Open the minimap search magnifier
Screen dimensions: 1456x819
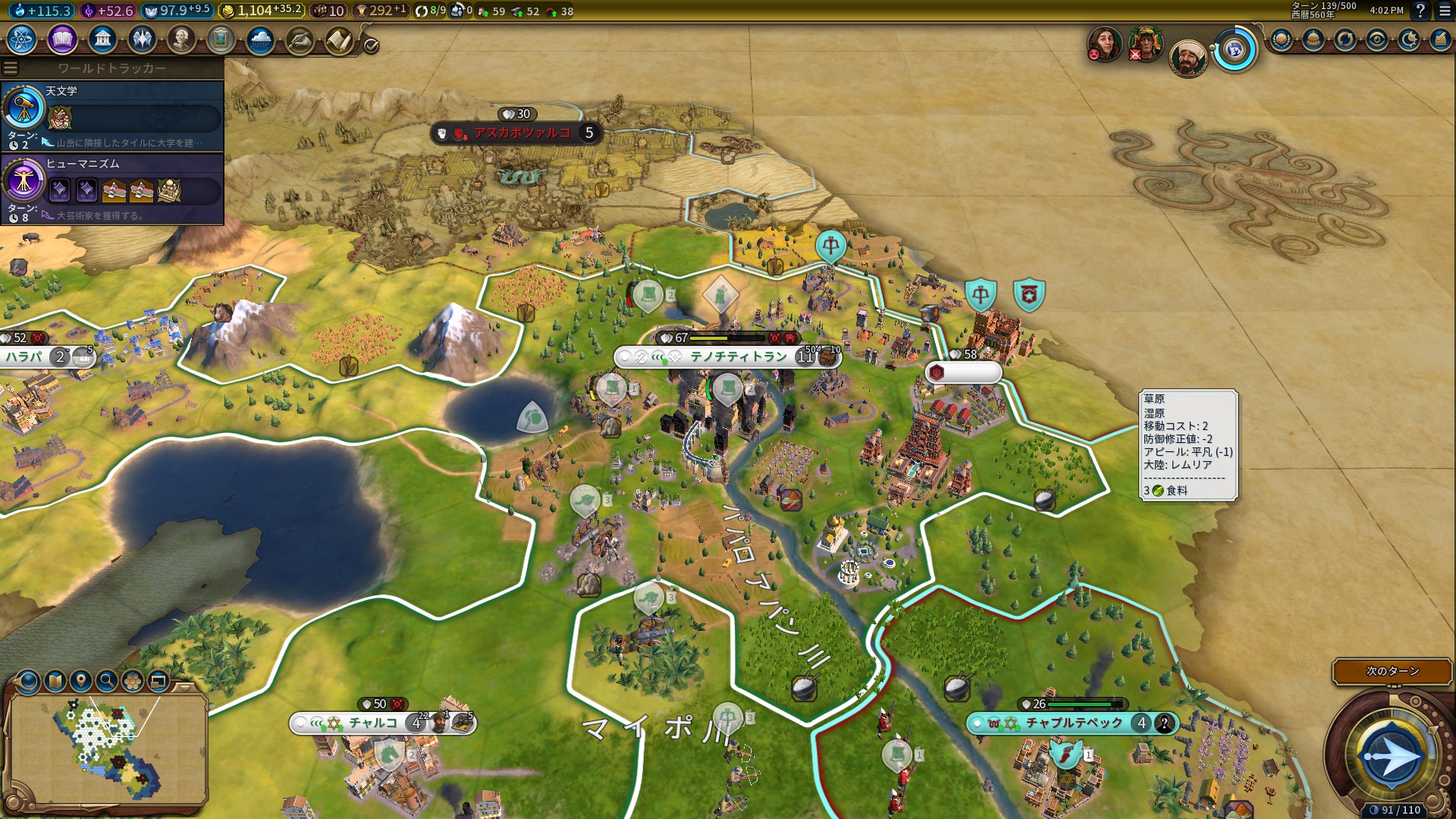pos(106,681)
